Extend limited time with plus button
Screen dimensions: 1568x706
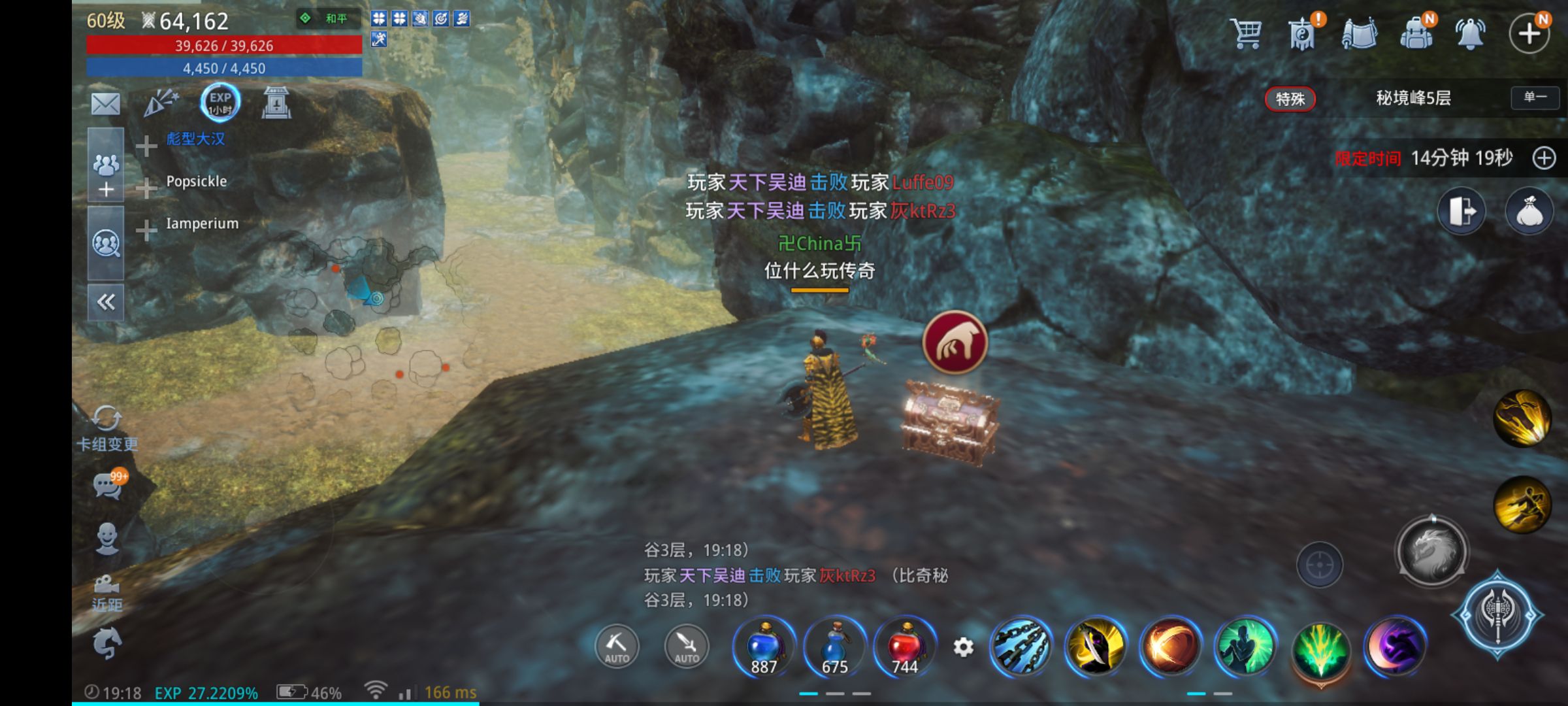1544,158
